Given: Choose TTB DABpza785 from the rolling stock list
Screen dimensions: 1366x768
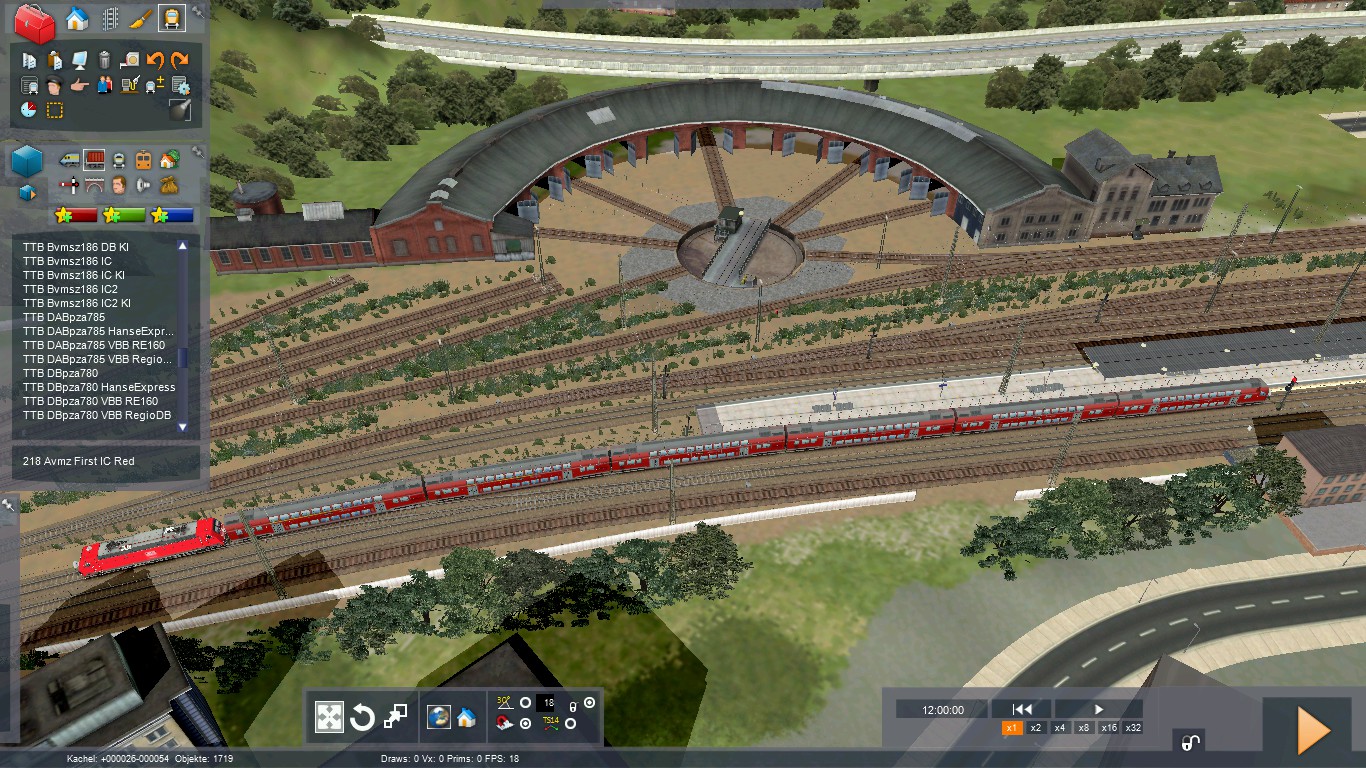Looking at the screenshot, I should pyautogui.click(x=62, y=317).
